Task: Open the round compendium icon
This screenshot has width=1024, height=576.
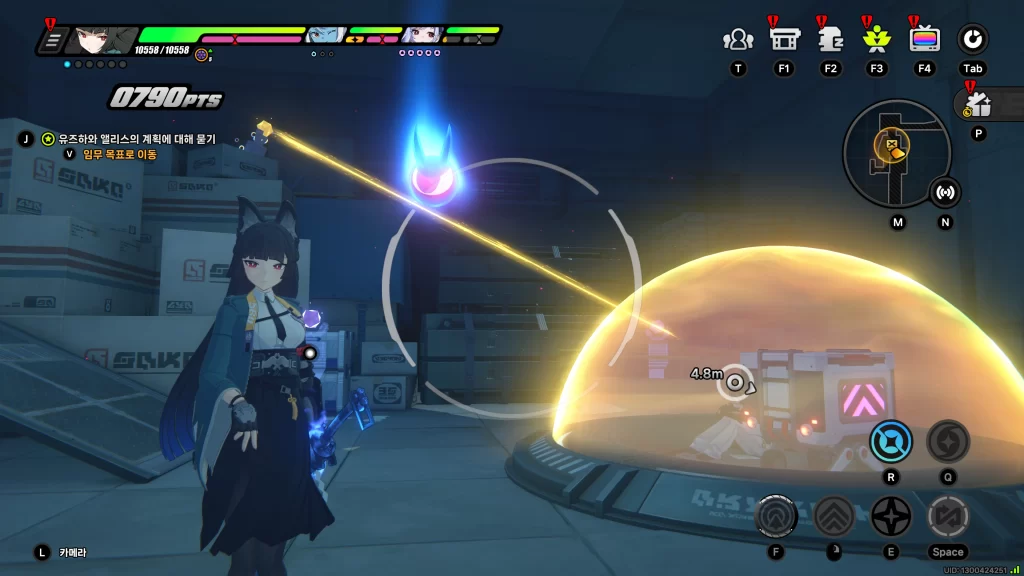Action: [972, 39]
